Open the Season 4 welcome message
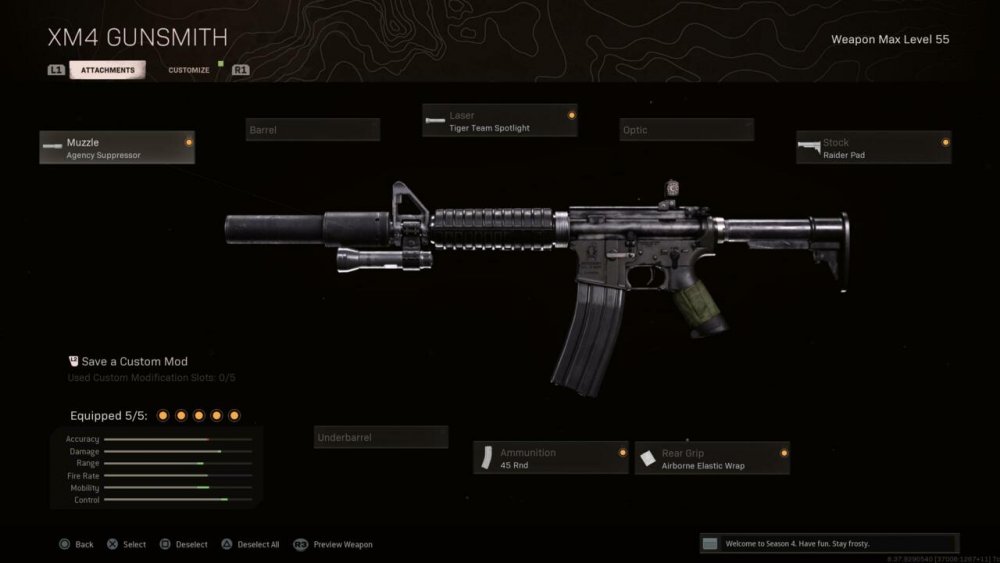1000x563 pixels. (829, 543)
